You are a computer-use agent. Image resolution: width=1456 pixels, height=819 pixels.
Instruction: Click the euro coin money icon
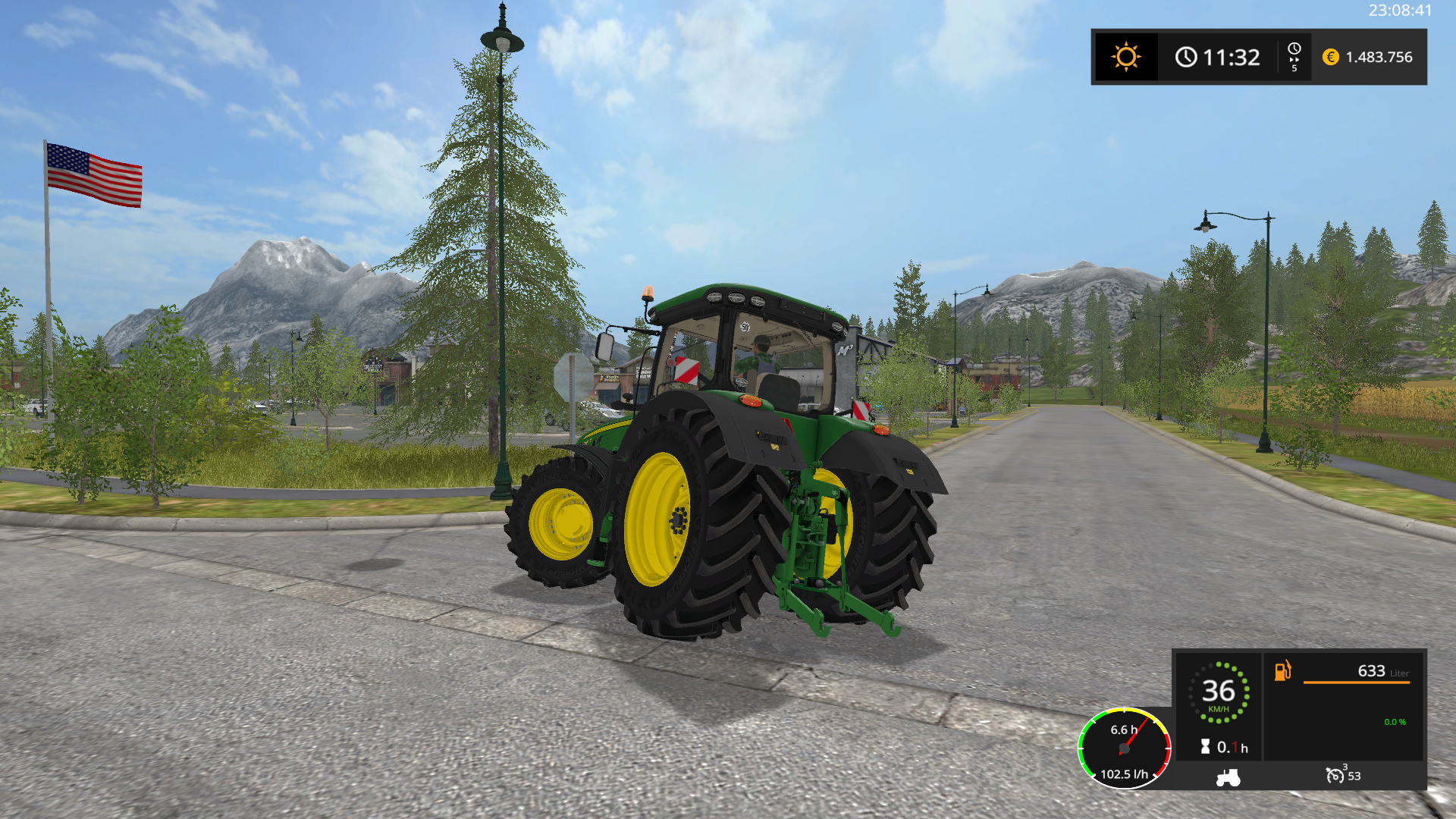click(1330, 57)
